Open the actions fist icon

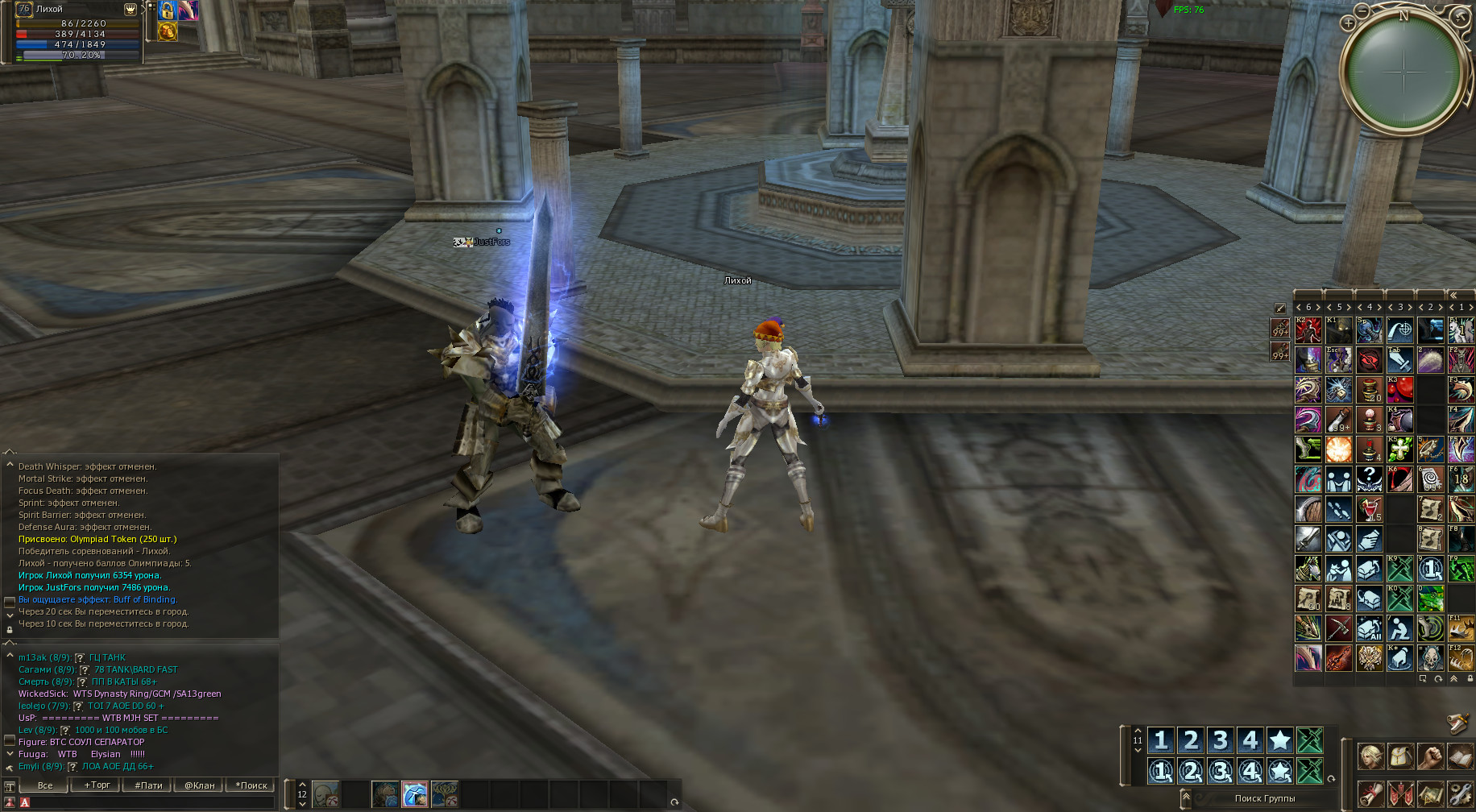[x=1430, y=757]
